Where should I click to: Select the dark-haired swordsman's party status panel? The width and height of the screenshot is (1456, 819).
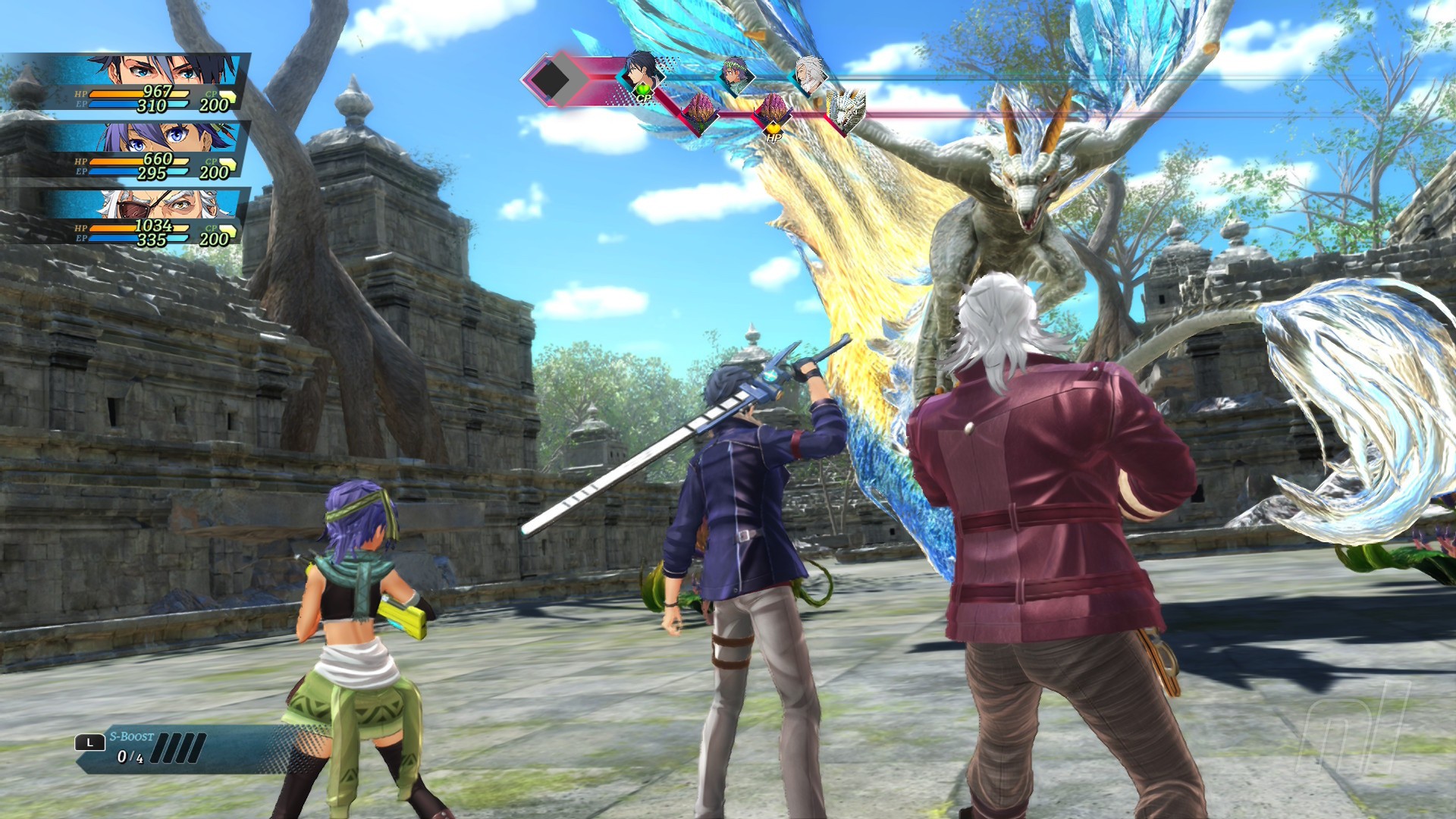pyautogui.click(x=144, y=82)
